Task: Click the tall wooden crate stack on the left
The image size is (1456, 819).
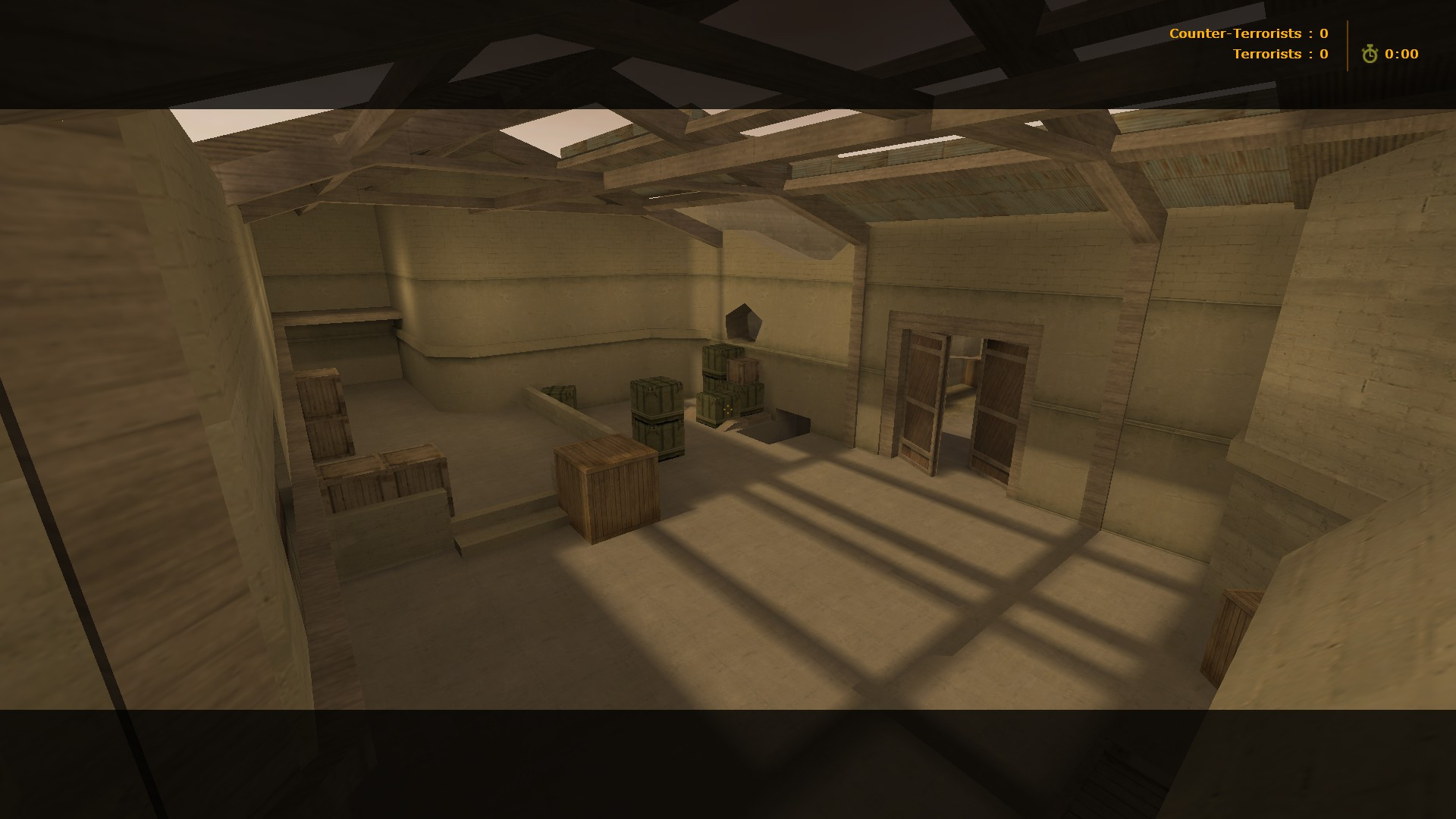Action: click(x=322, y=413)
